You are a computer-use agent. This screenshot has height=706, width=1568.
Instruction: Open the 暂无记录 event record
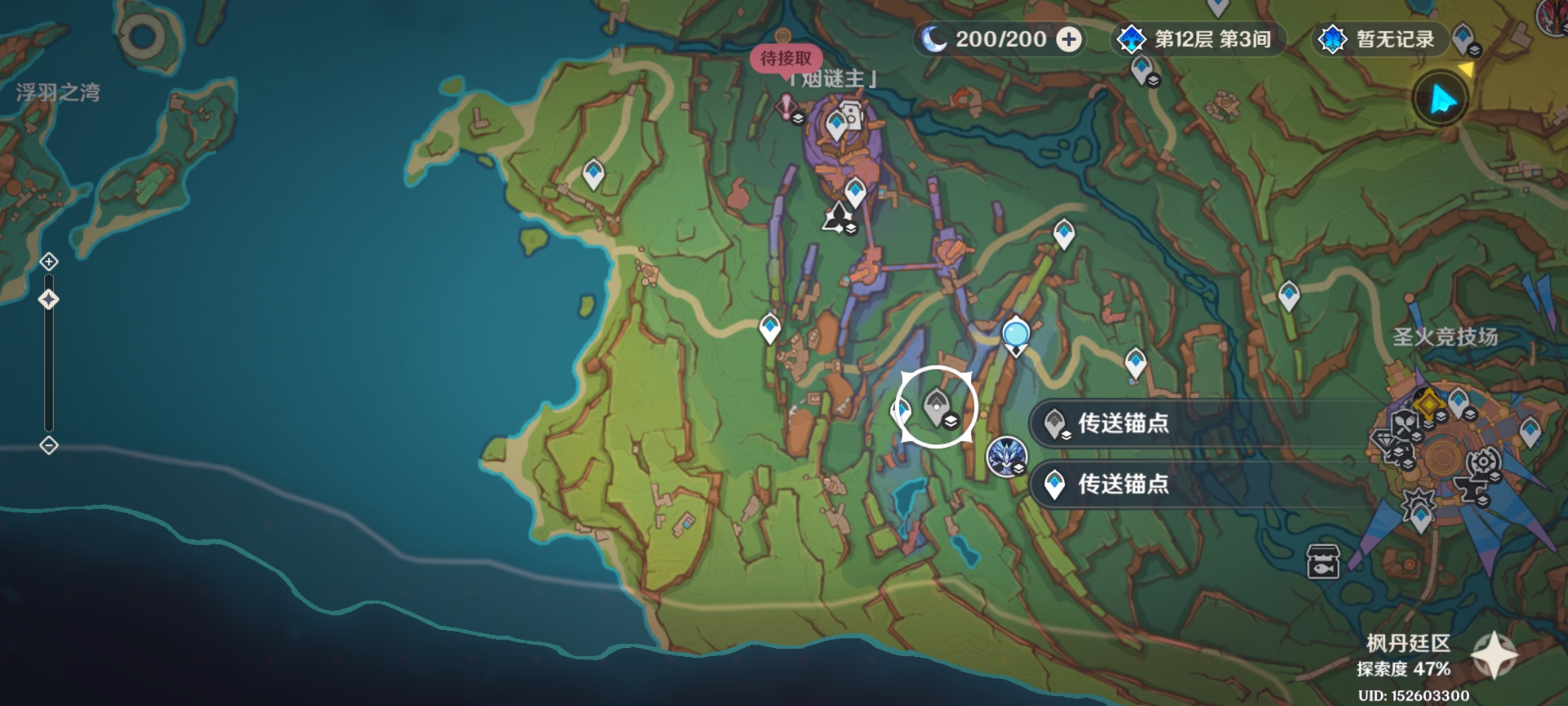1379,39
